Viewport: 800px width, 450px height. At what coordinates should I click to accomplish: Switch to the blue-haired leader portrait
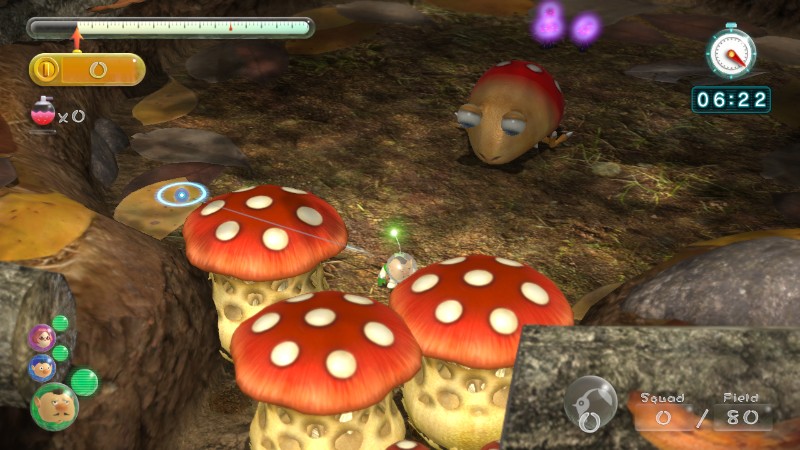pos(42,367)
